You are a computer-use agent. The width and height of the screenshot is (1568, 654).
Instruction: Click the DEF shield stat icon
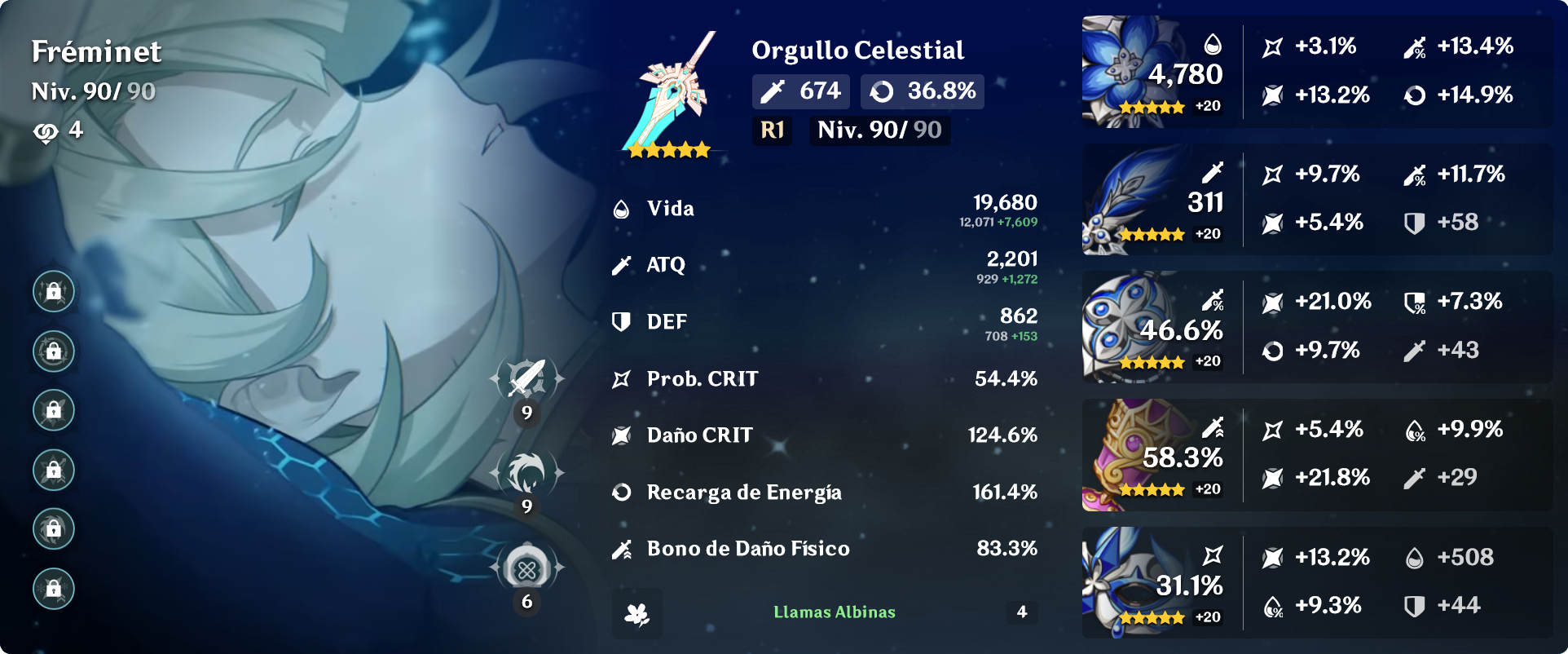pyautogui.click(x=622, y=321)
